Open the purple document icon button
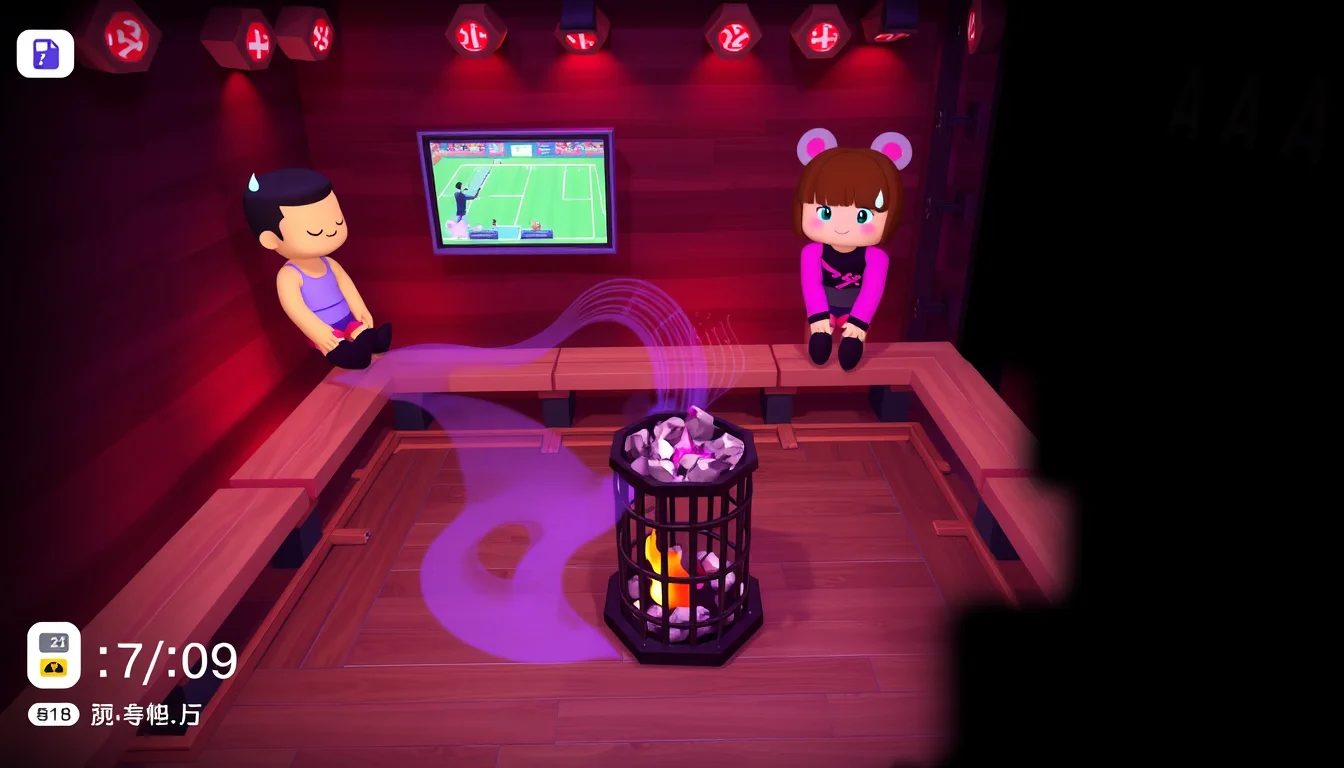The image size is (1344, 768). pyautogui.click(x=45, y=54)
